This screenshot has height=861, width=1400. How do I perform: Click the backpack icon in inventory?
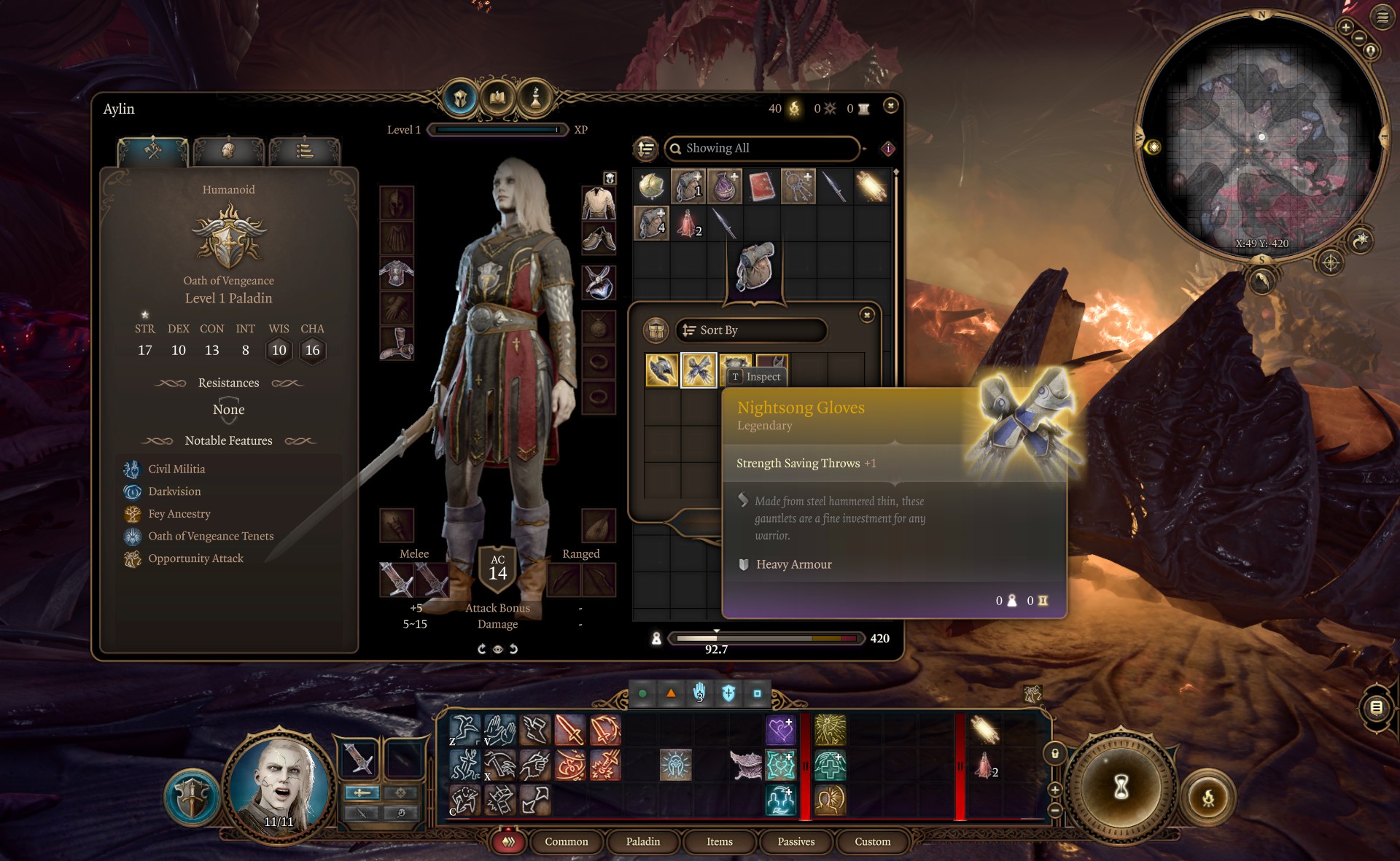coord(755,266)
